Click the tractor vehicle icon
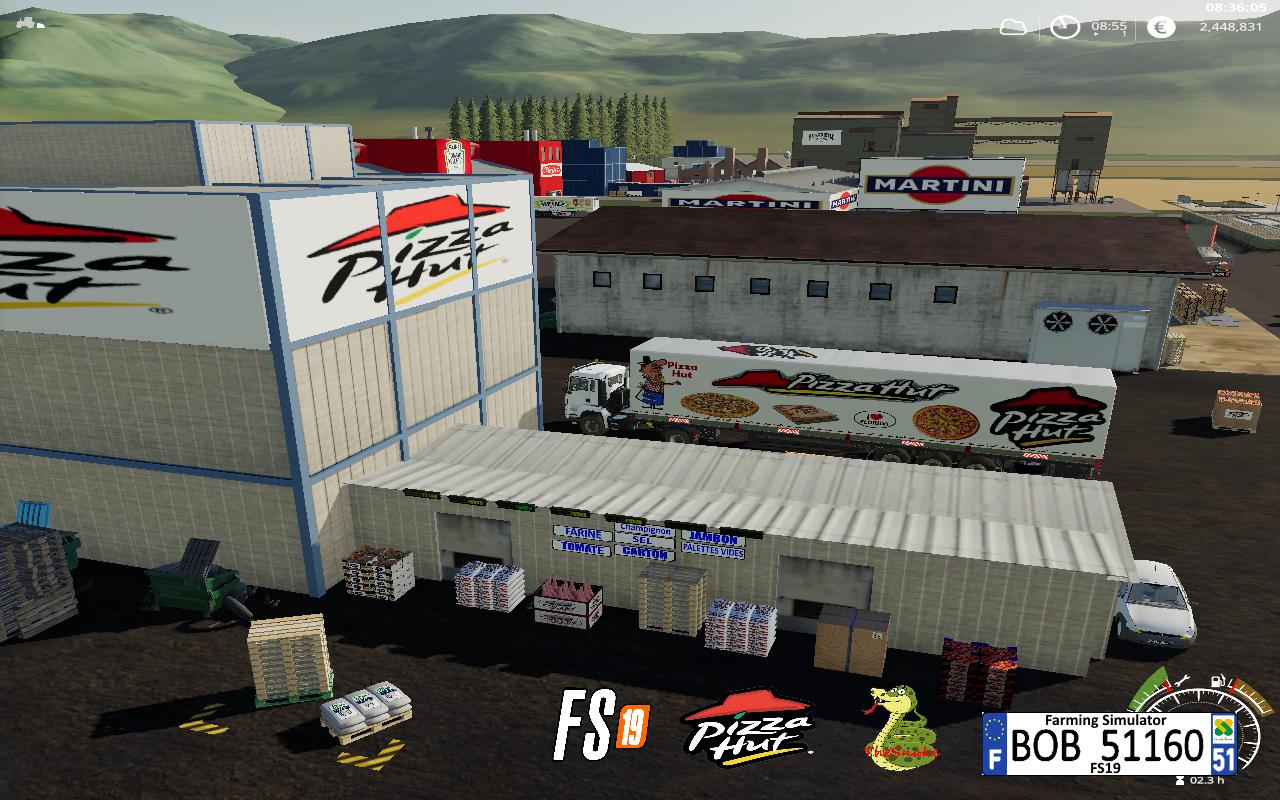The image size is (1280, 800). [x=30, y=20]
